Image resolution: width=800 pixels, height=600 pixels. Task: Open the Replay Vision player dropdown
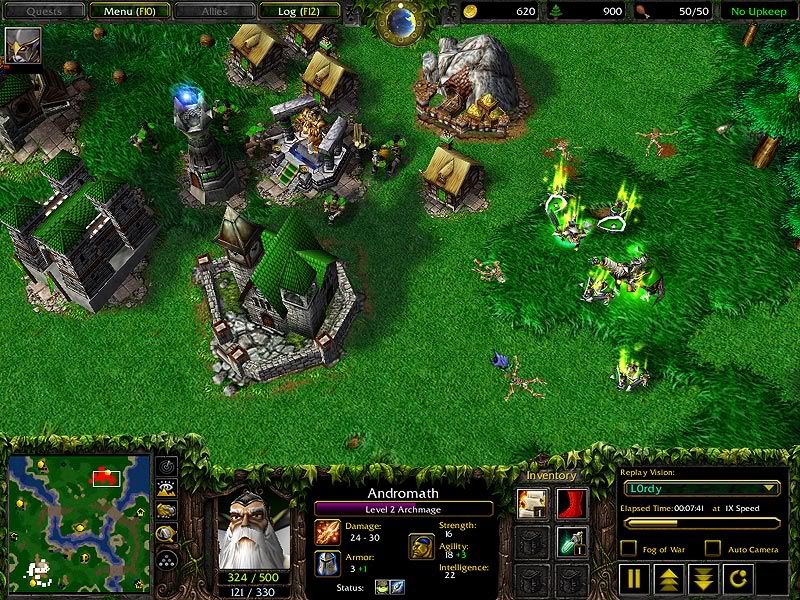pos(701,488)
